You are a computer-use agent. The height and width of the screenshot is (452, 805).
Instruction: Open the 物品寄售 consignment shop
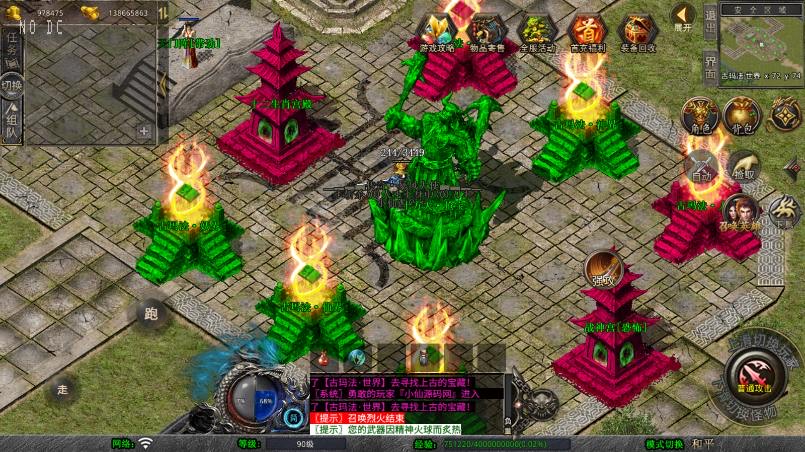(487, 32)
